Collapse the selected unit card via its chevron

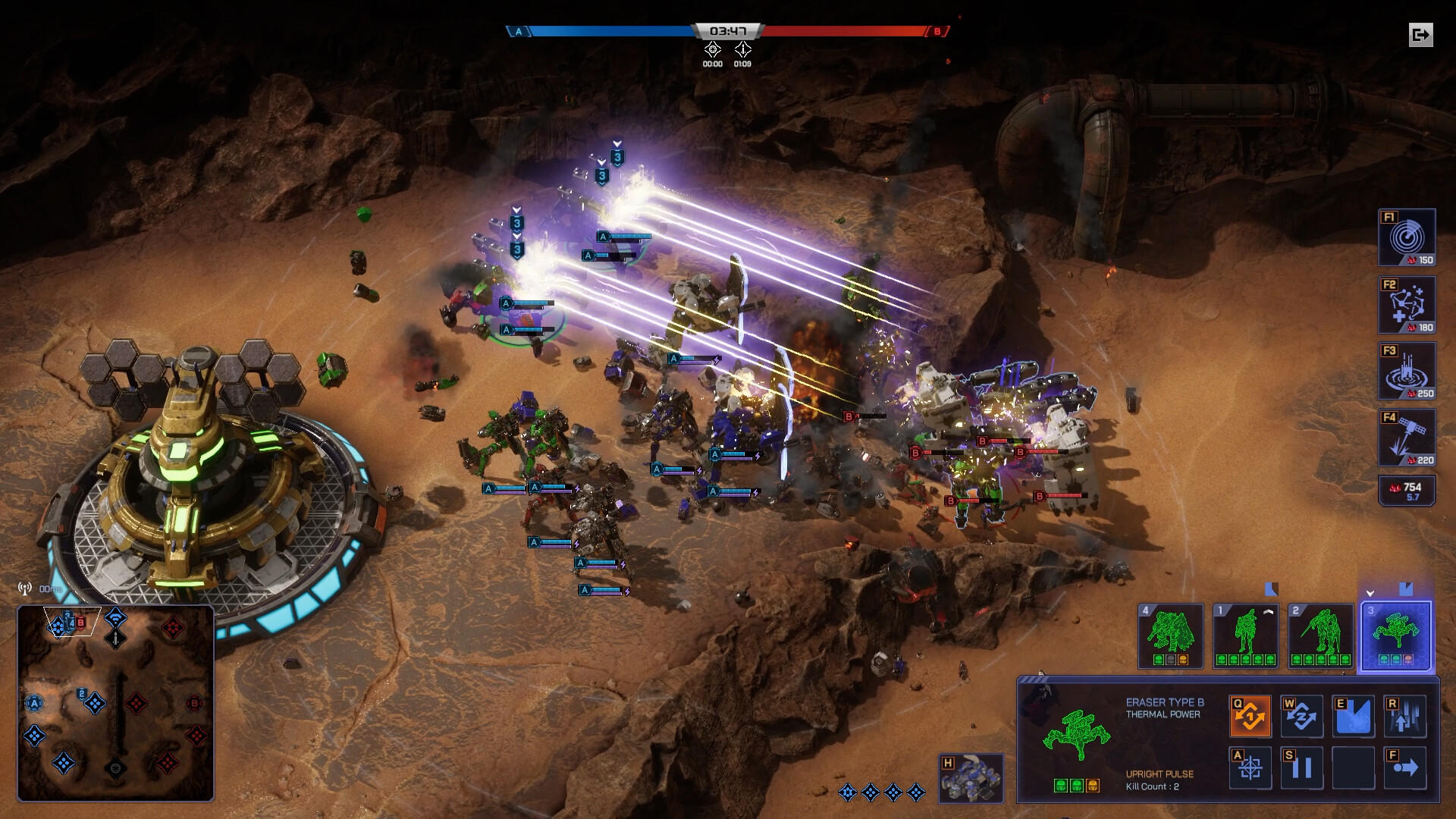(1370, 593)
